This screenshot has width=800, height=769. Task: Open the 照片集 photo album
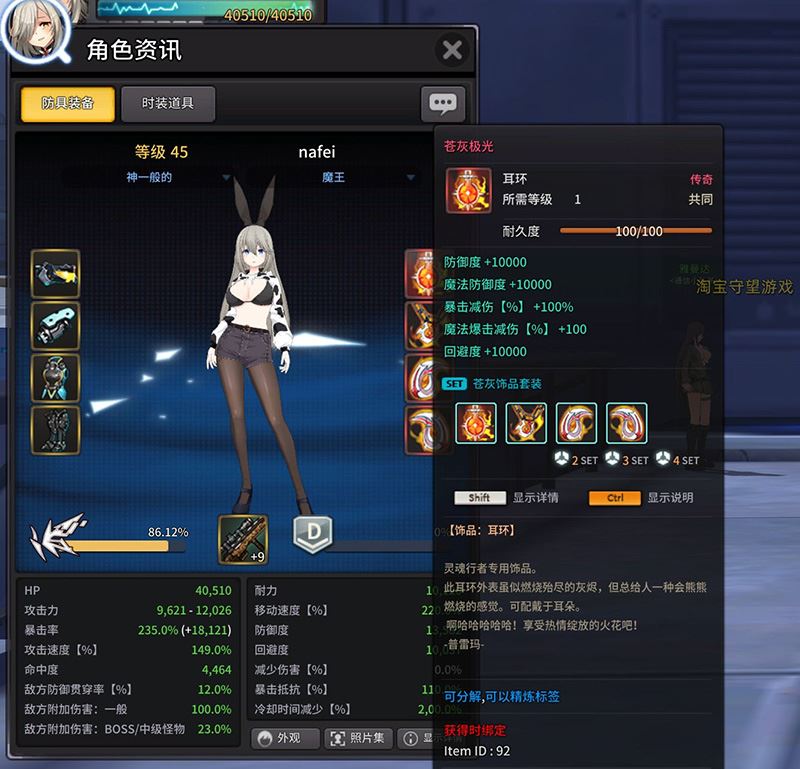pos(357,738)
